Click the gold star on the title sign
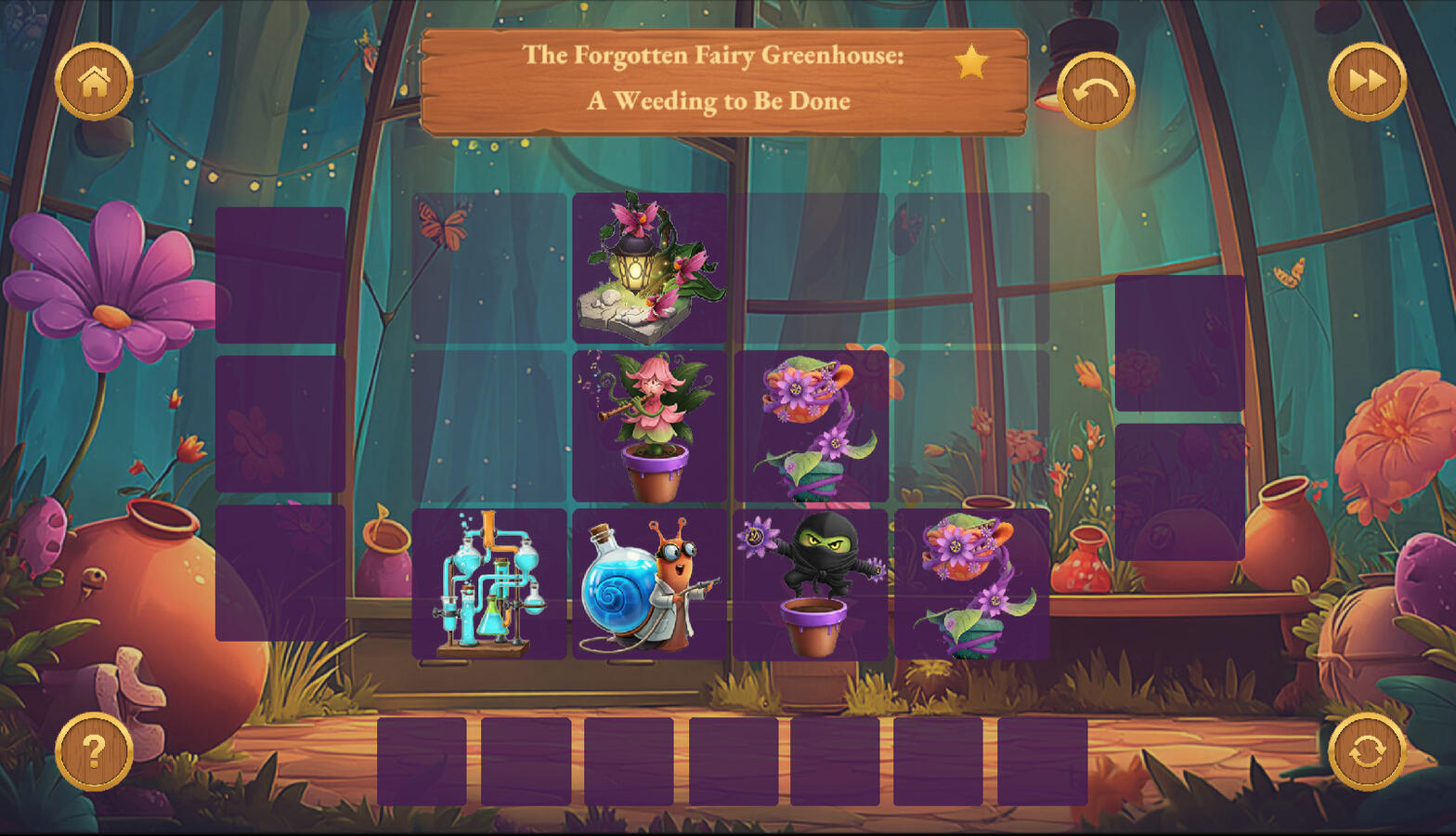Screen dimensions: 1456x836 point(971,62)
